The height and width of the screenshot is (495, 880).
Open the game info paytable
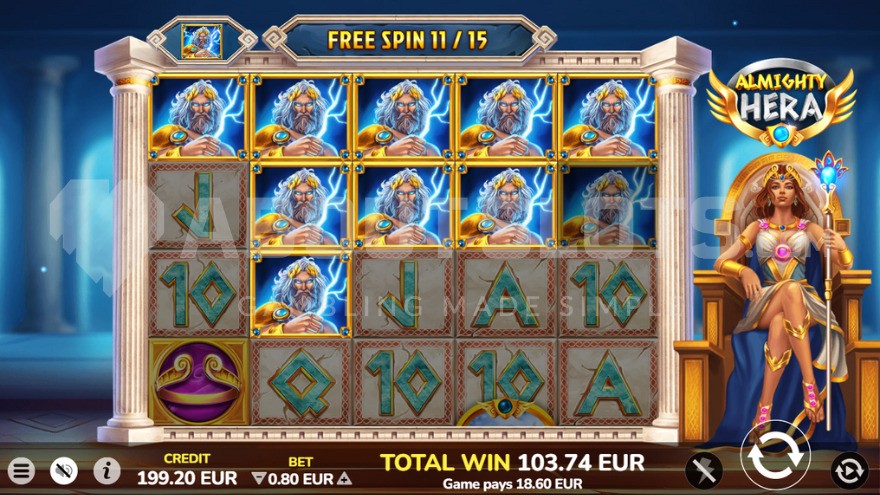[x=107, y=470]
